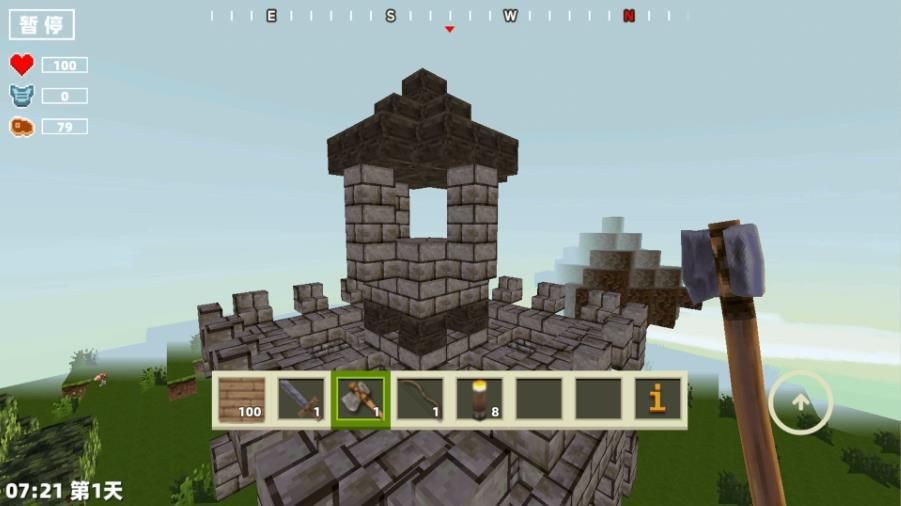This screenshot has height=506, width=901.
Task: Equip the bow from the hotbar
Action: pos(419,399)
